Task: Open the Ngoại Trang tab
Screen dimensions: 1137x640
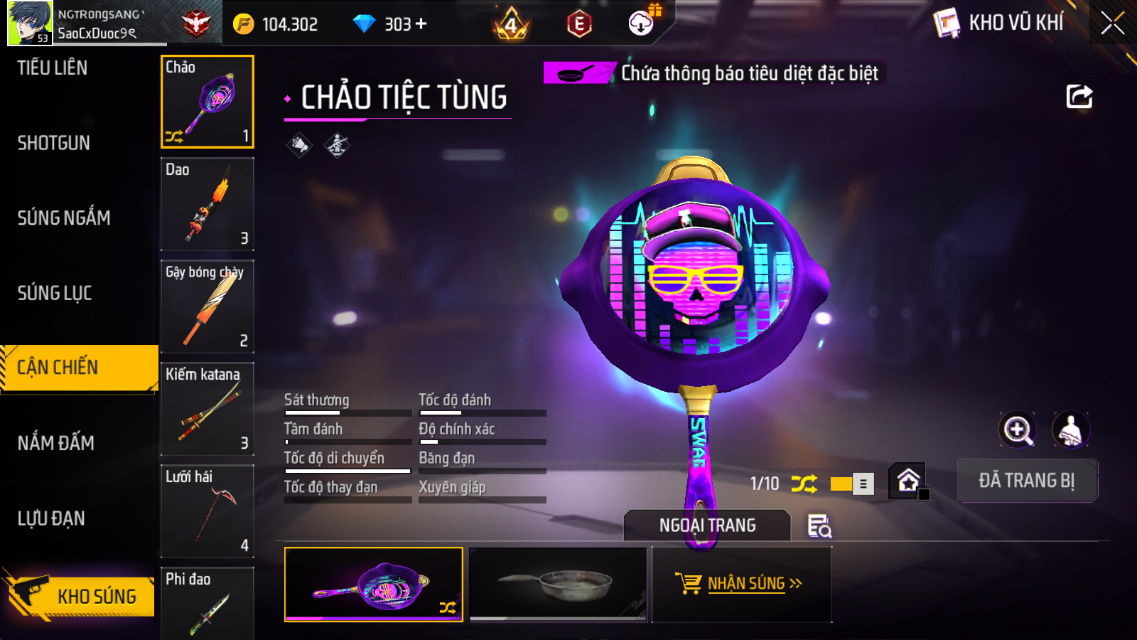Action: (707, 525)
